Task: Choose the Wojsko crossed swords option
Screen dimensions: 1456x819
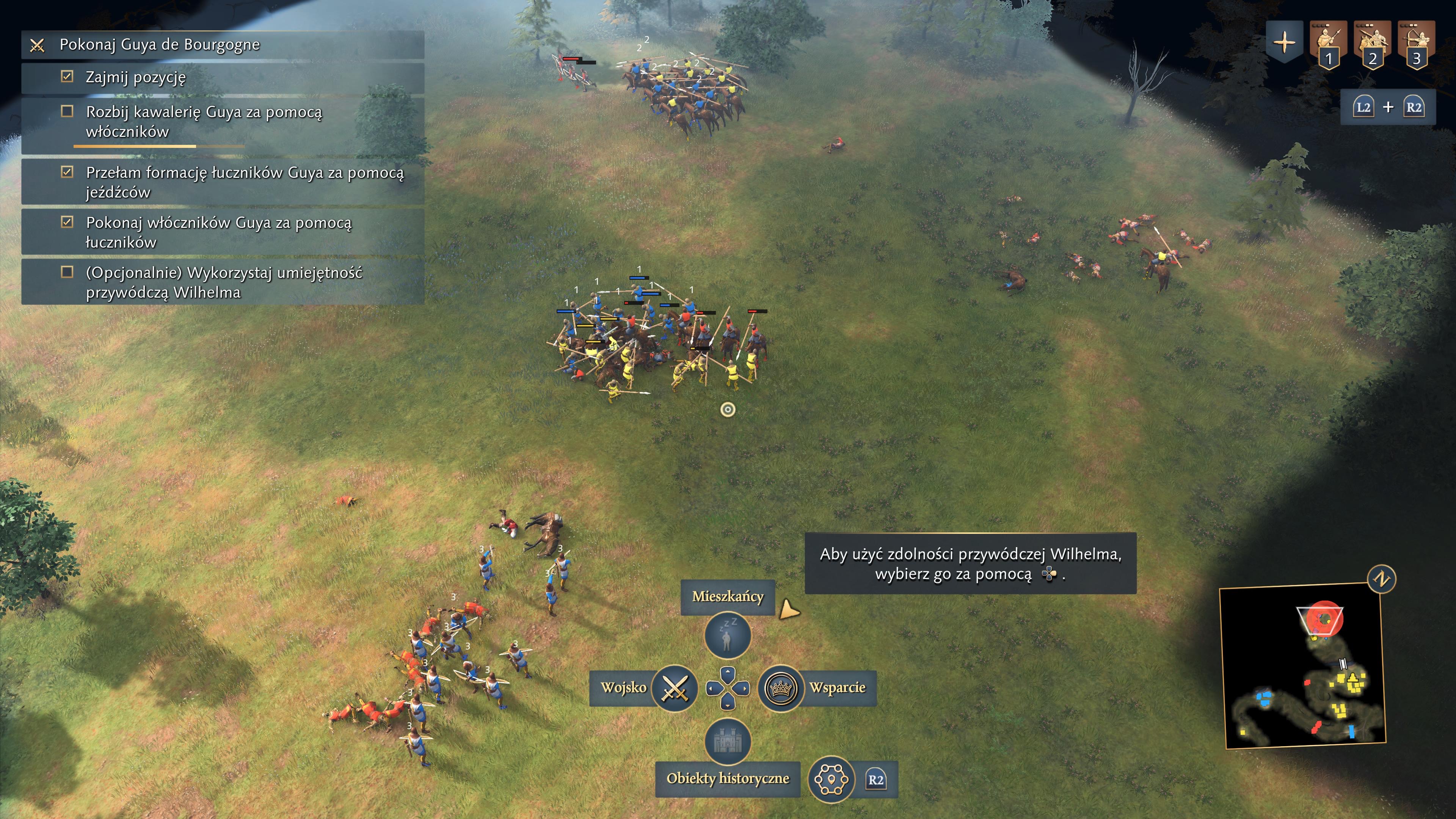Action: [674, 688]
